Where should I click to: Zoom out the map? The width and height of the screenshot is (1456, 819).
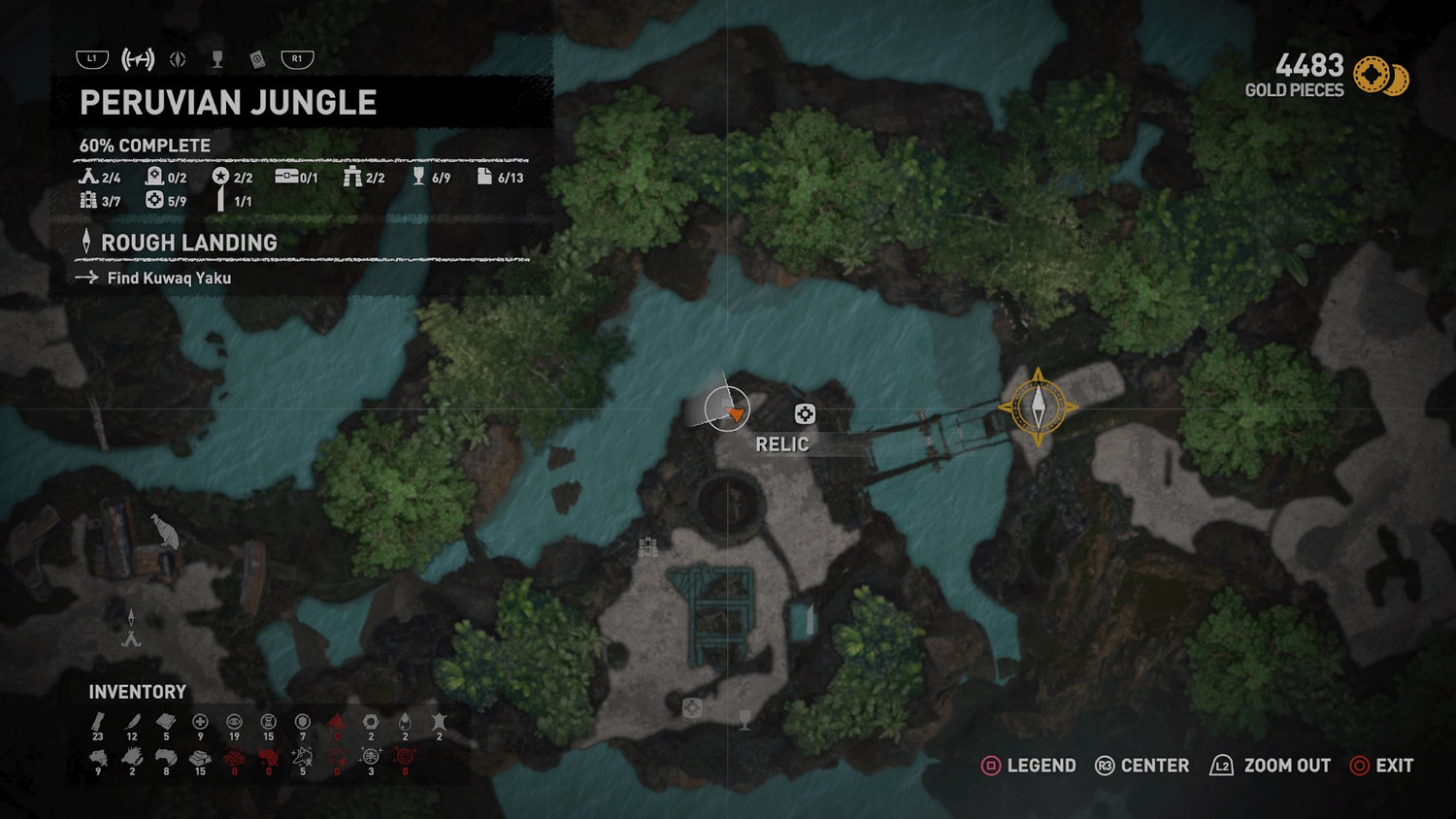pyautogui.click(x=1270, y=766)
